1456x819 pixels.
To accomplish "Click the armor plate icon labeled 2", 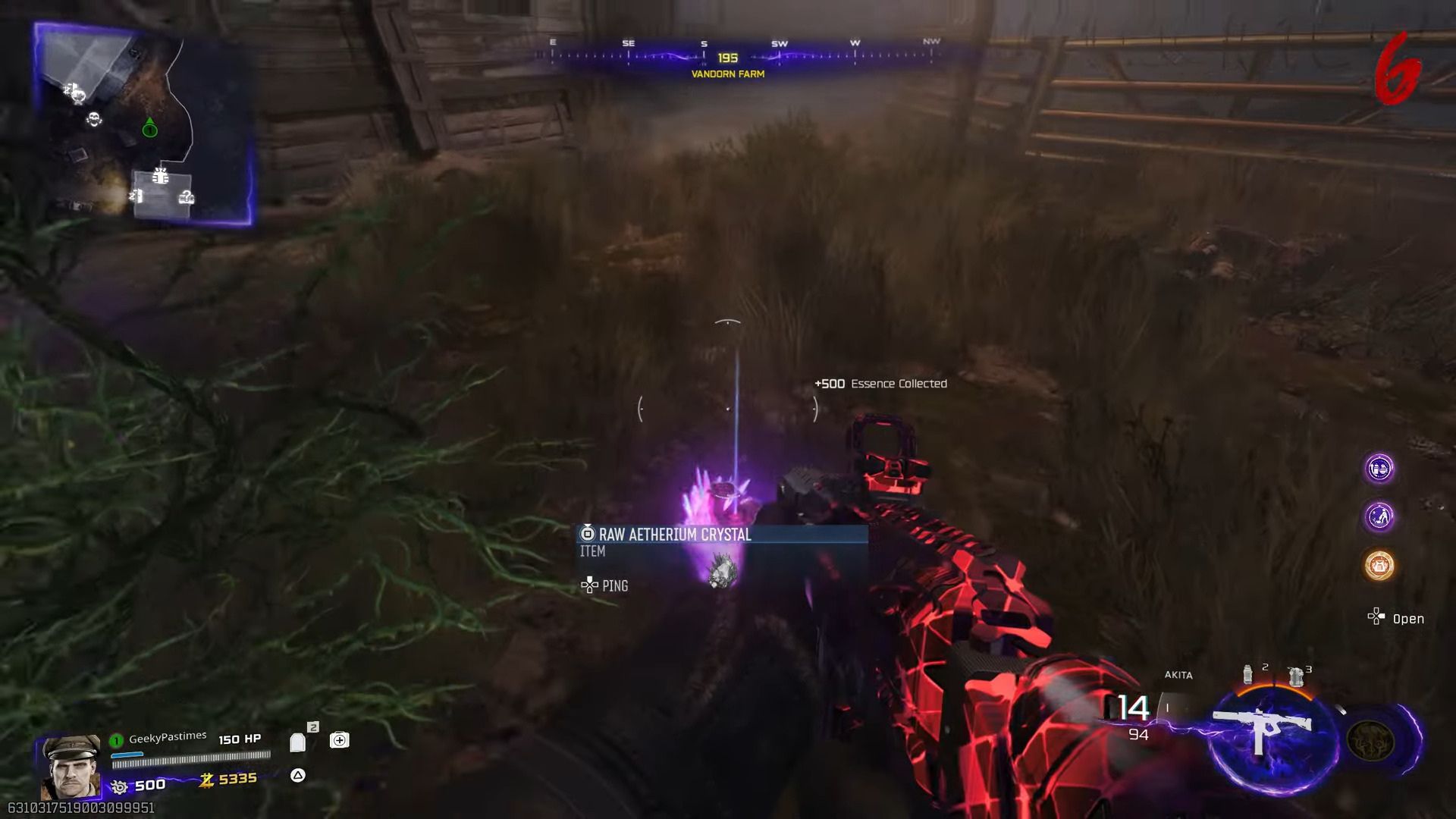I will point(297,741).
